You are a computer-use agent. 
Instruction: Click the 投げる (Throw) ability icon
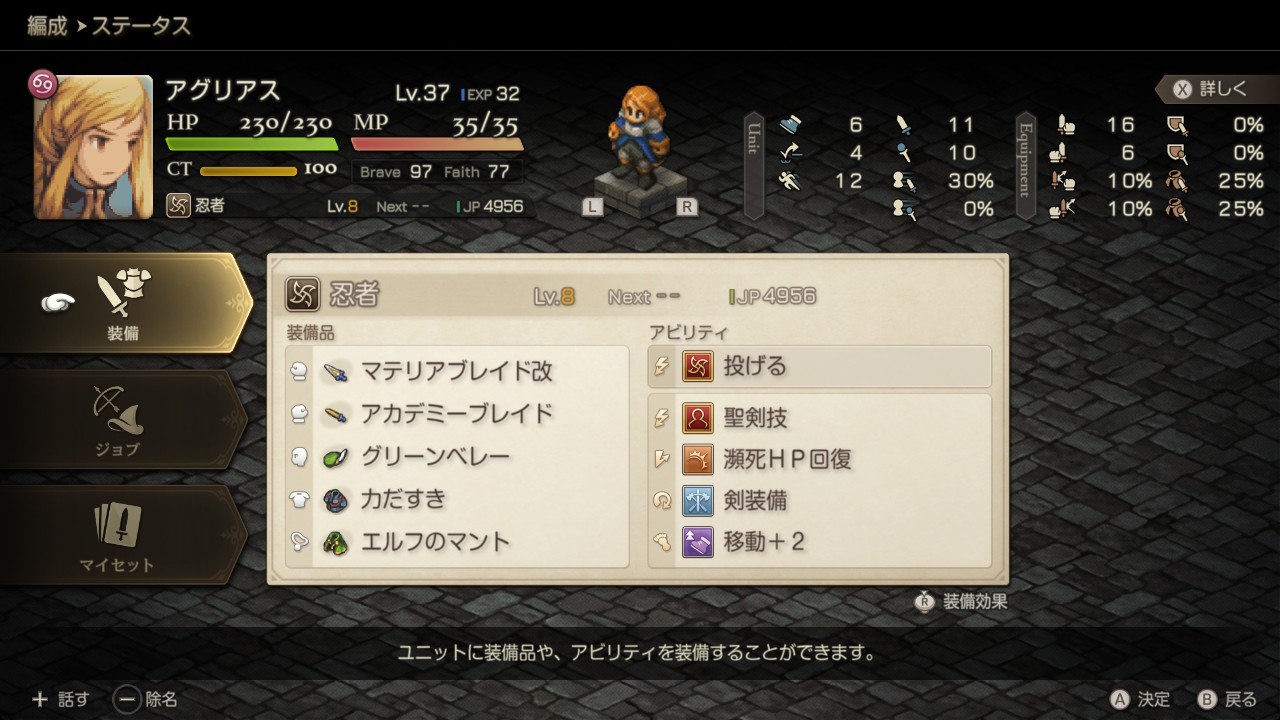[x=695, y=367]
